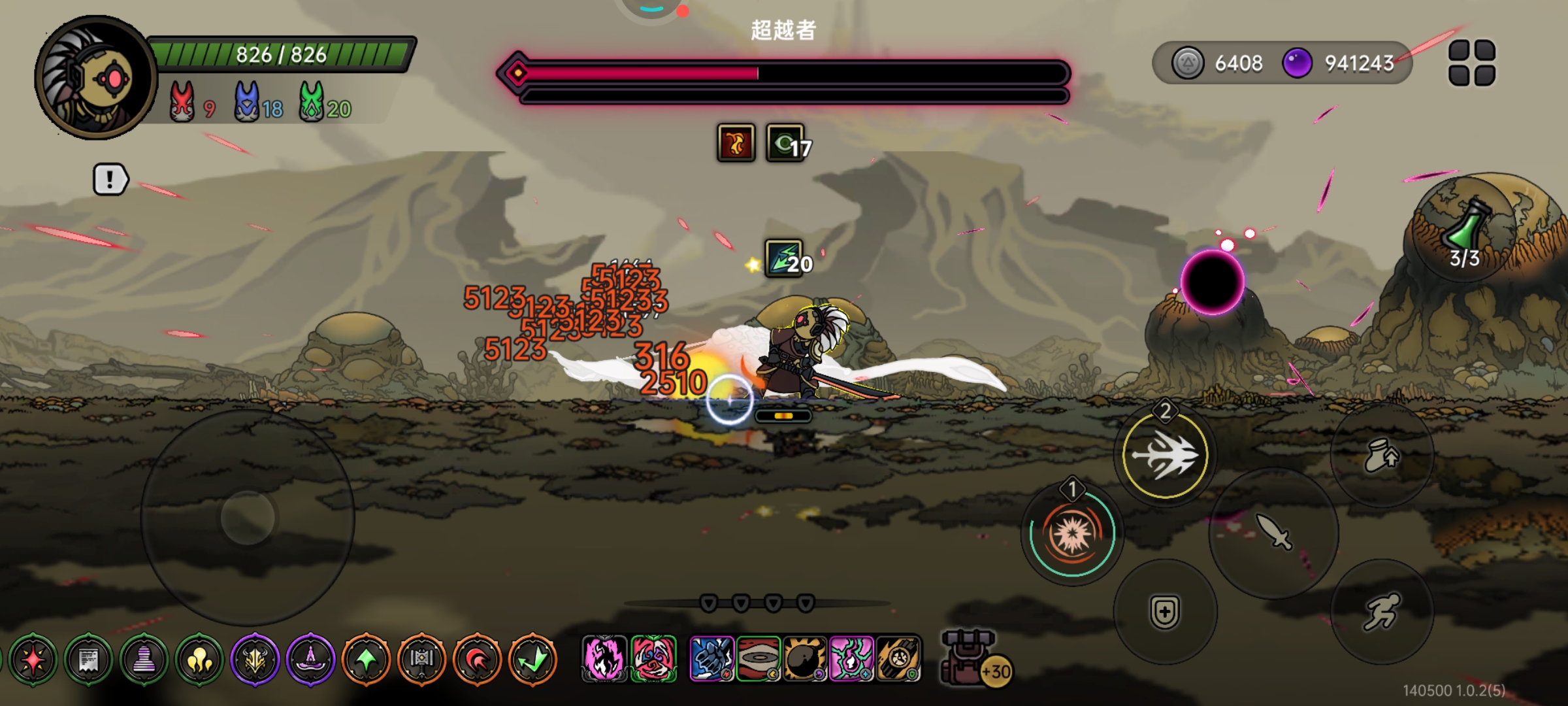Inspect the golden horned helmet relic
1568x706 pixels.
255,660
